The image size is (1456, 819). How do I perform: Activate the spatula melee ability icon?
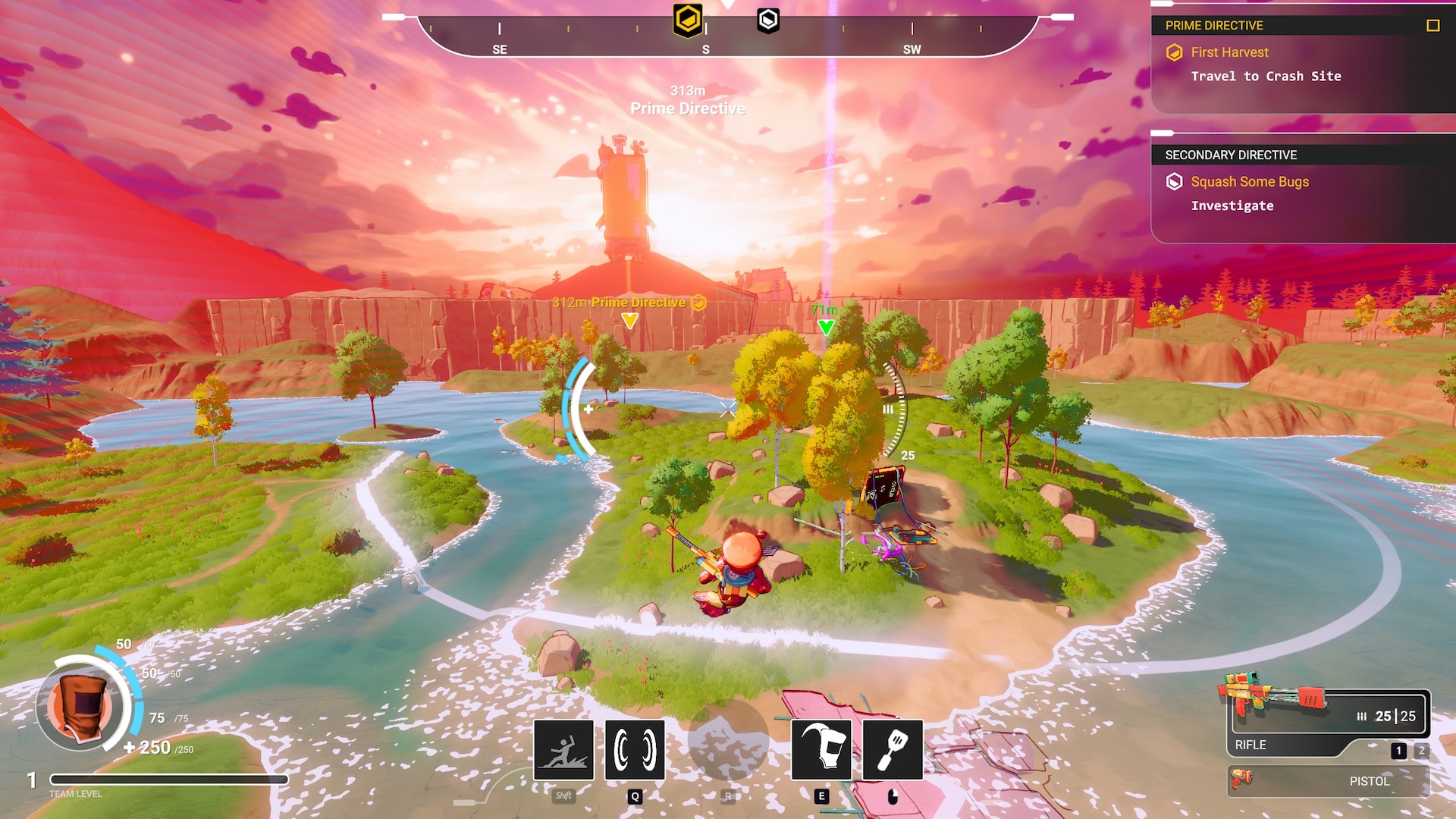[x=893, y=750]
